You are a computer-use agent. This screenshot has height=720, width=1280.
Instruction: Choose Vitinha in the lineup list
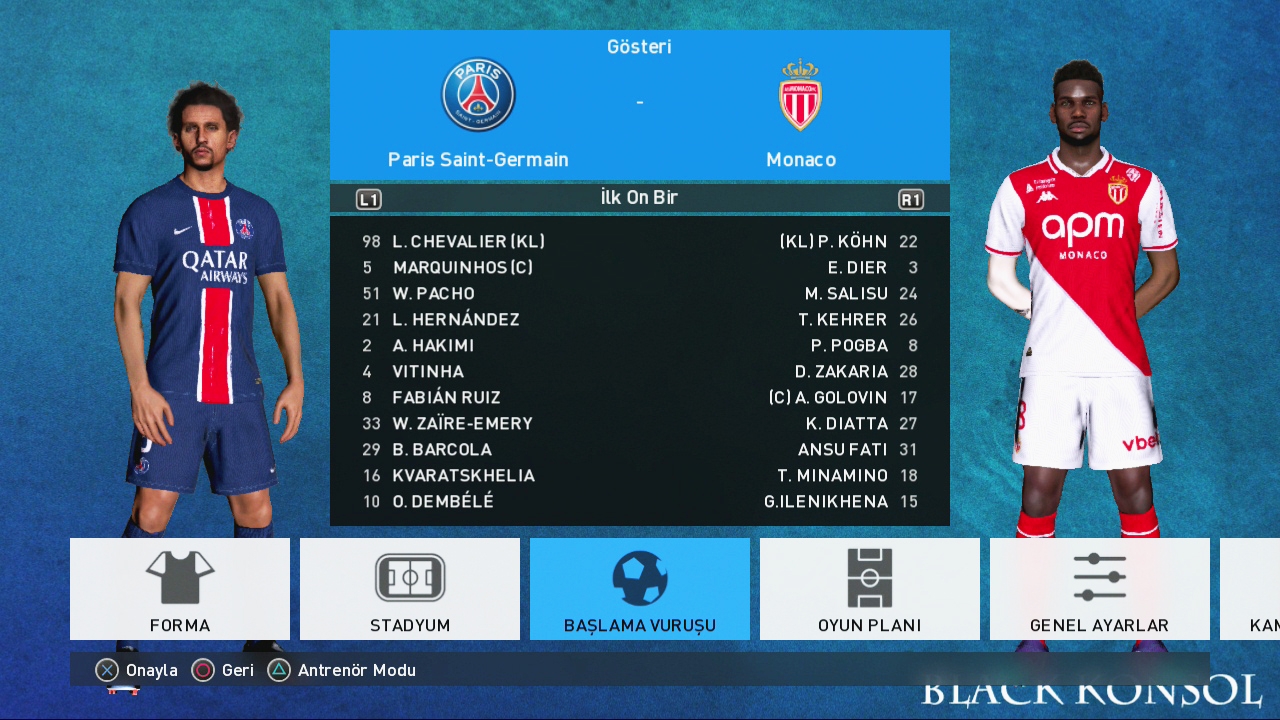click(428, 371)
